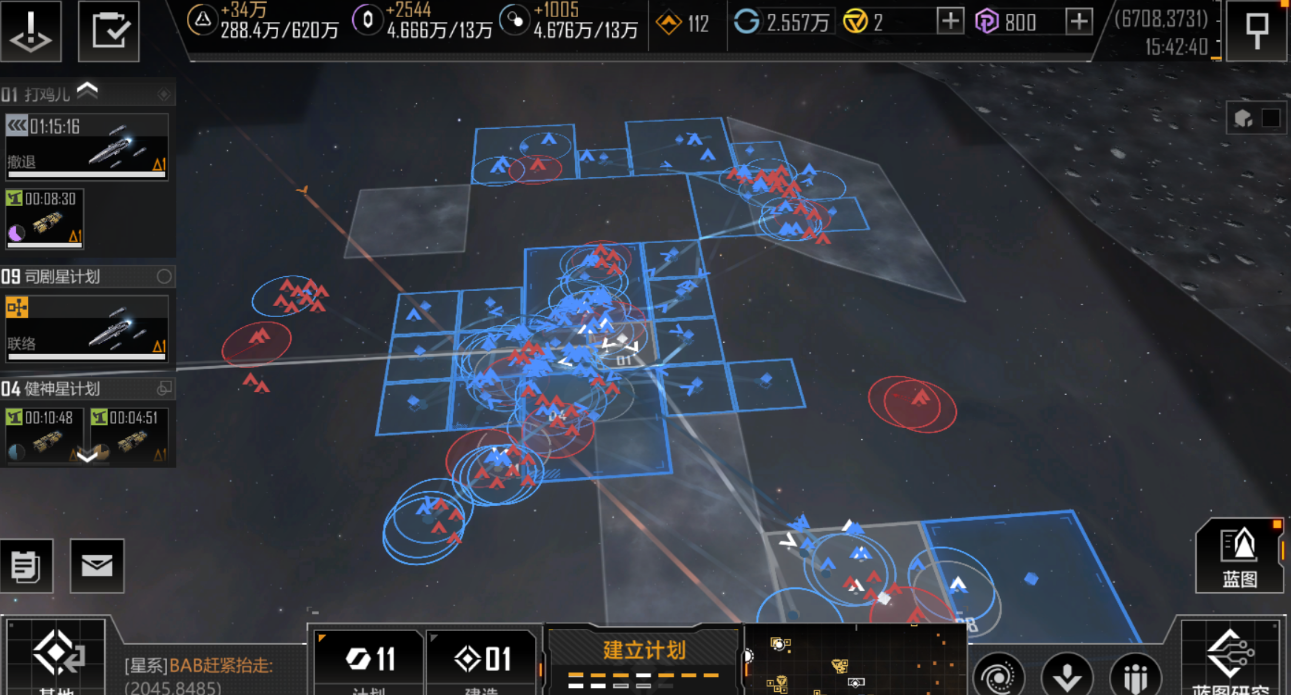This screenshot has height=695, width=1291.
Task: Click the 建立计划 button
Action: click(x=644, y=658)
